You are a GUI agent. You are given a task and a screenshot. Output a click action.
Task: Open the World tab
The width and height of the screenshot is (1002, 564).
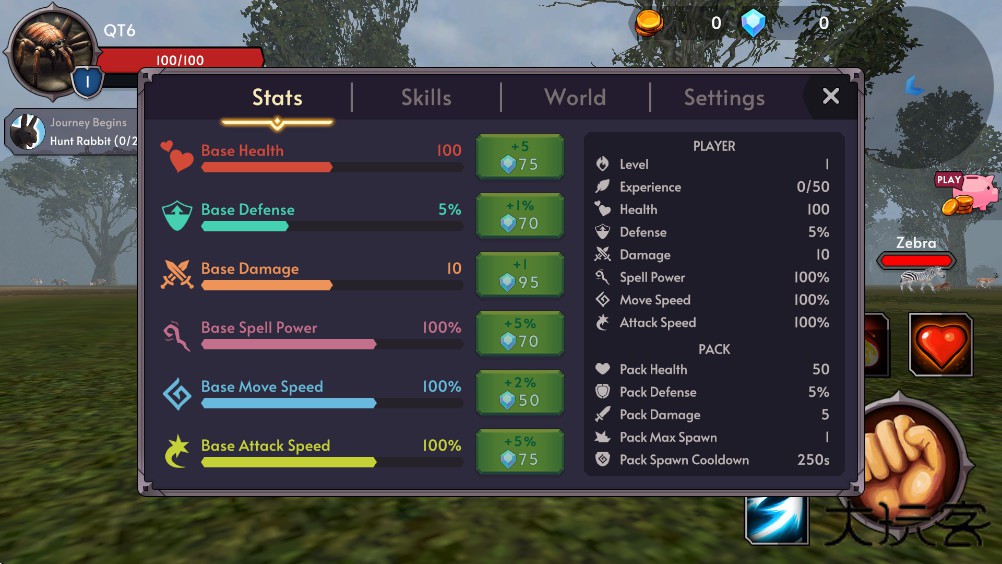point(575,98)
